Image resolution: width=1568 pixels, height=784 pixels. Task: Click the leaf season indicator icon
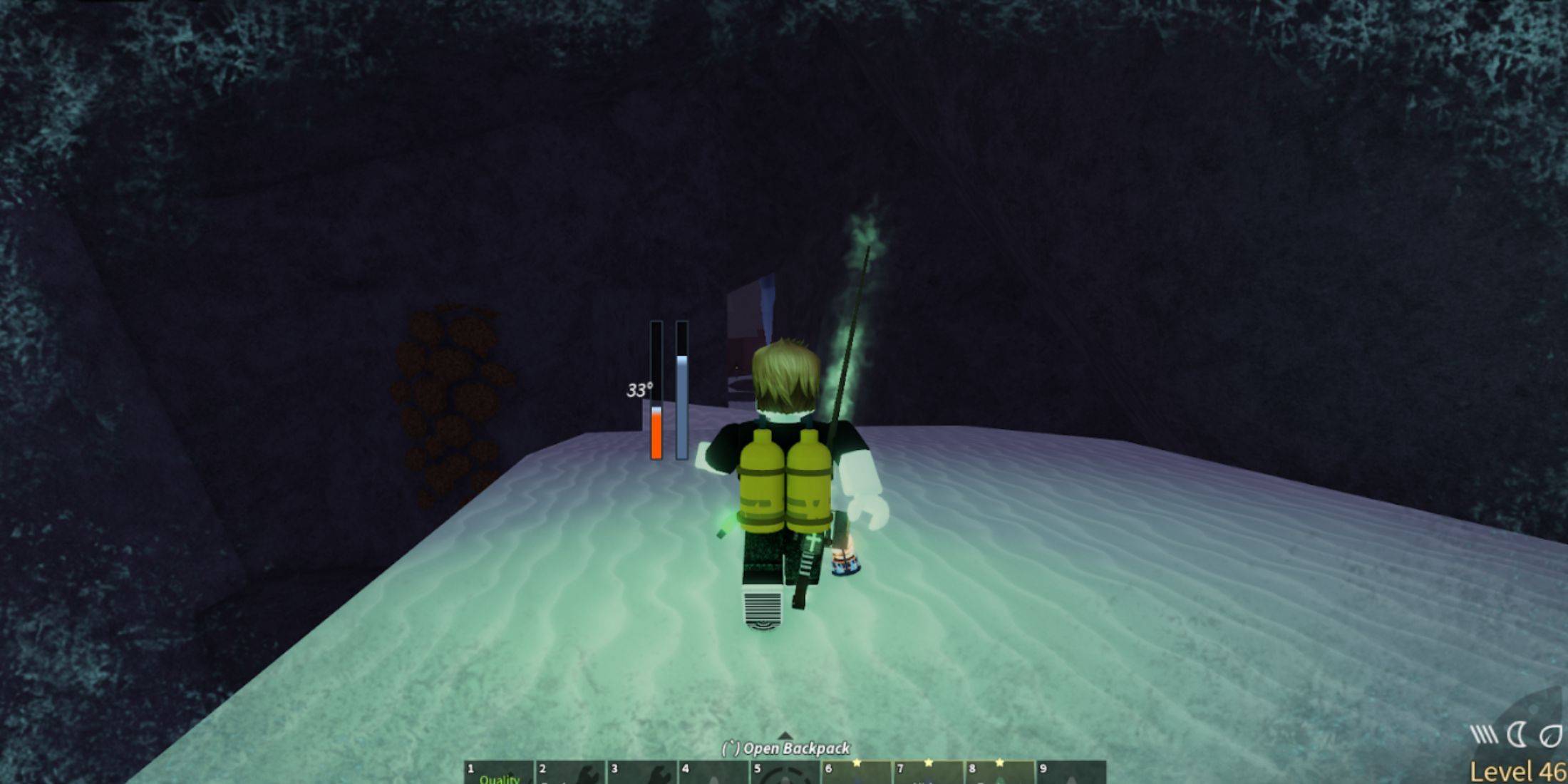1552,734
